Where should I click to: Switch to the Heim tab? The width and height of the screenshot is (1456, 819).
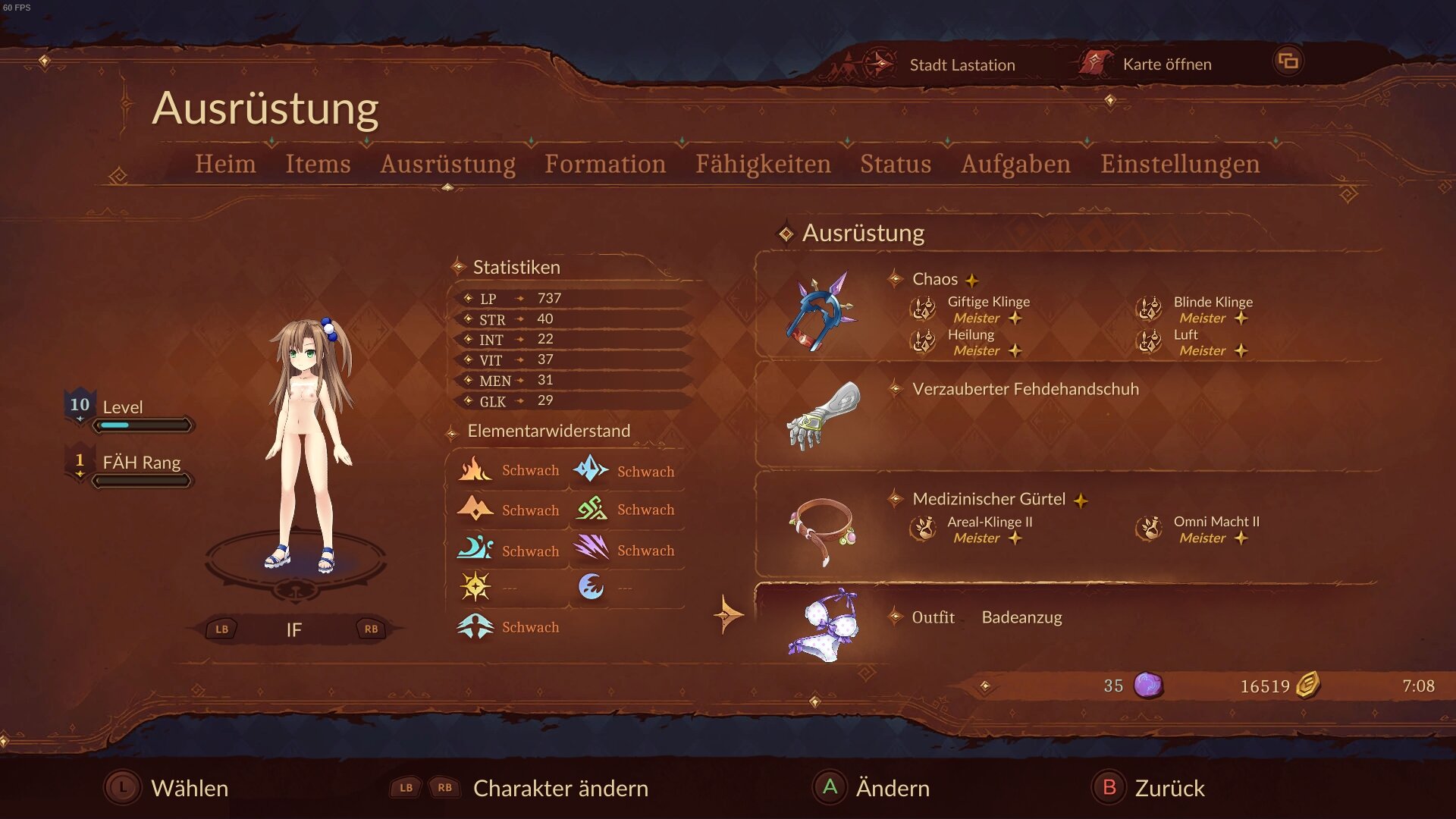coord(225,164)
